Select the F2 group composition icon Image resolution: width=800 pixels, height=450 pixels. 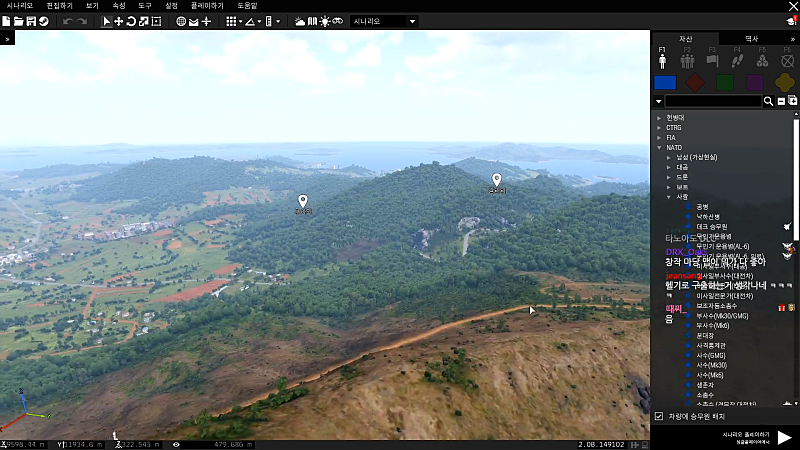[687, 59]
